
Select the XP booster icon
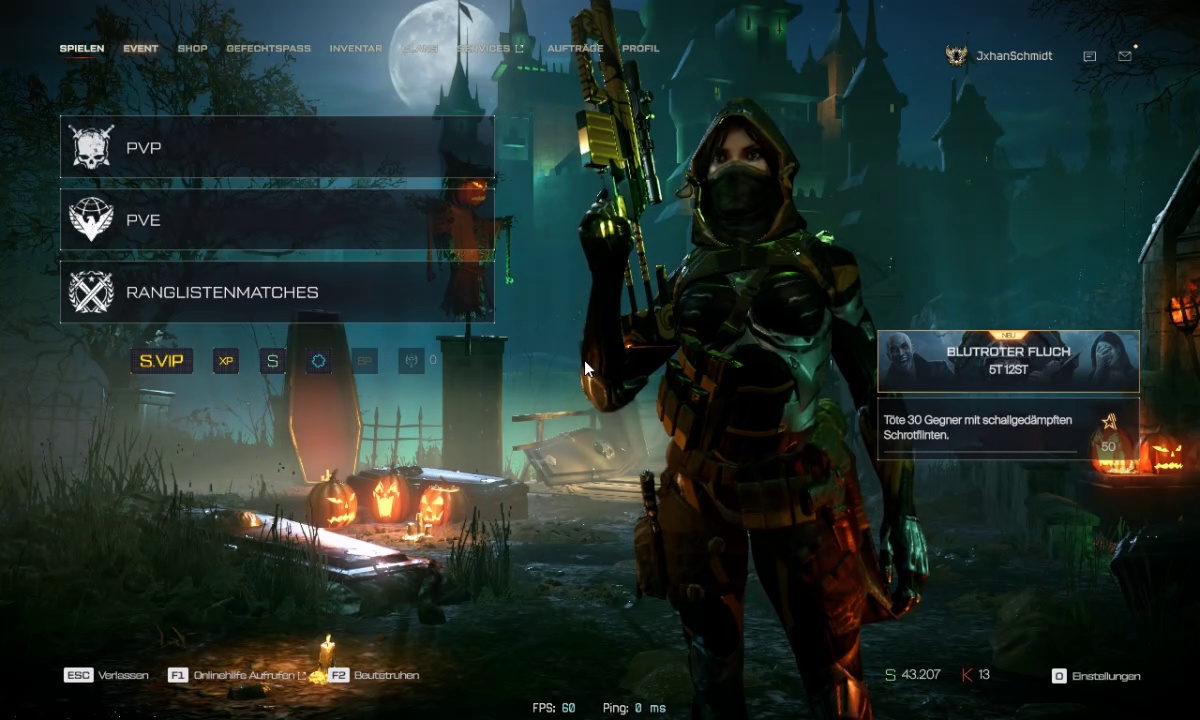[x=226, y=360]
